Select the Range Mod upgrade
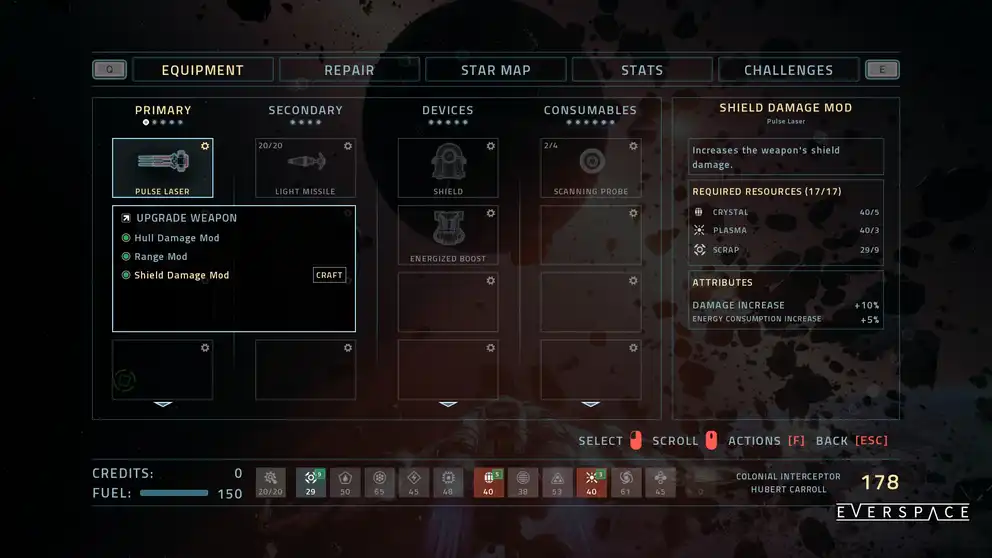Image resolution: width=992 pixels, height=558 pixels. 160,257
